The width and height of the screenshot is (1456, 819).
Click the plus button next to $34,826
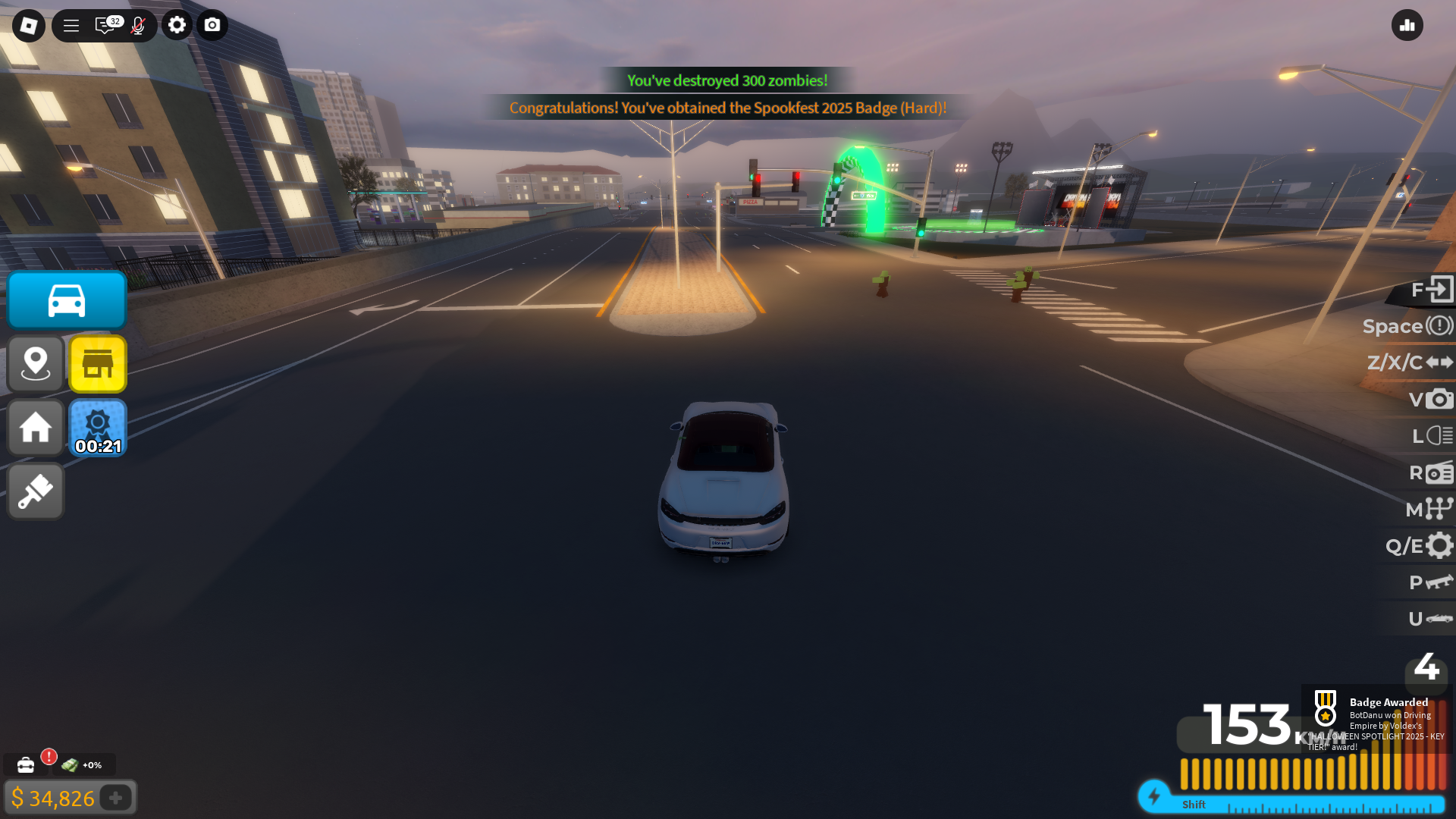[115, 798]
